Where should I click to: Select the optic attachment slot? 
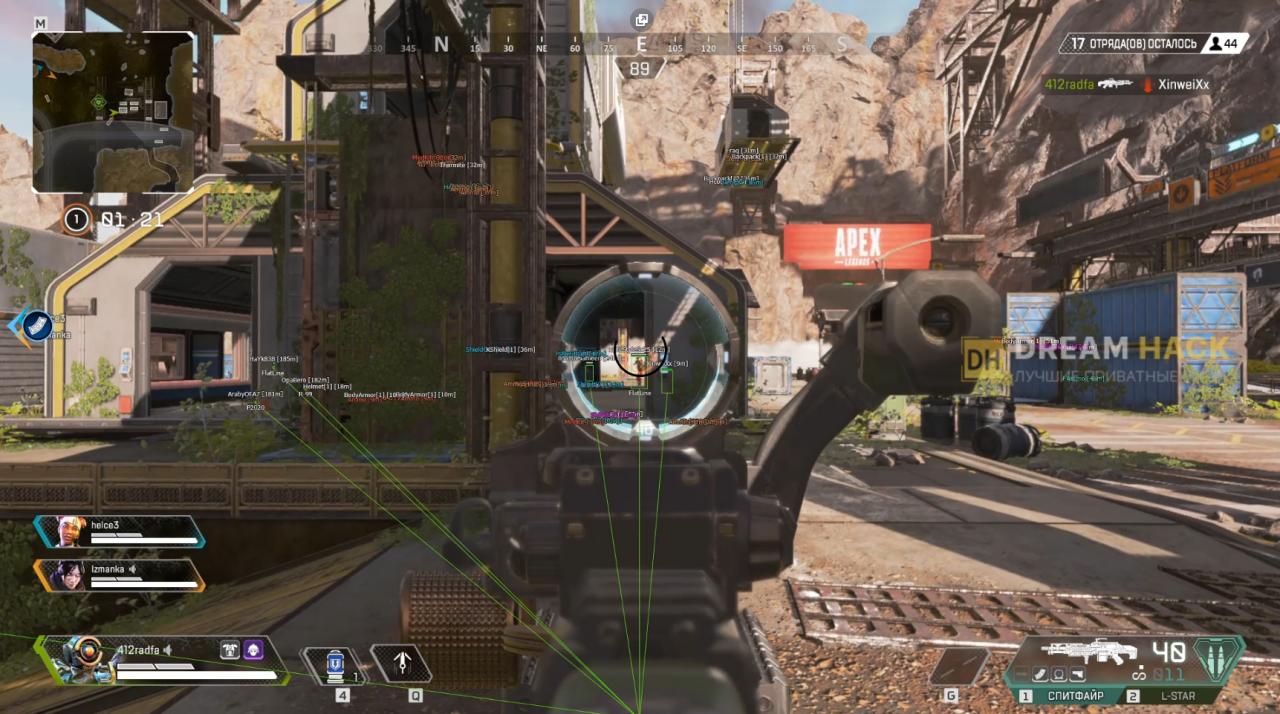pos(1057,675)
